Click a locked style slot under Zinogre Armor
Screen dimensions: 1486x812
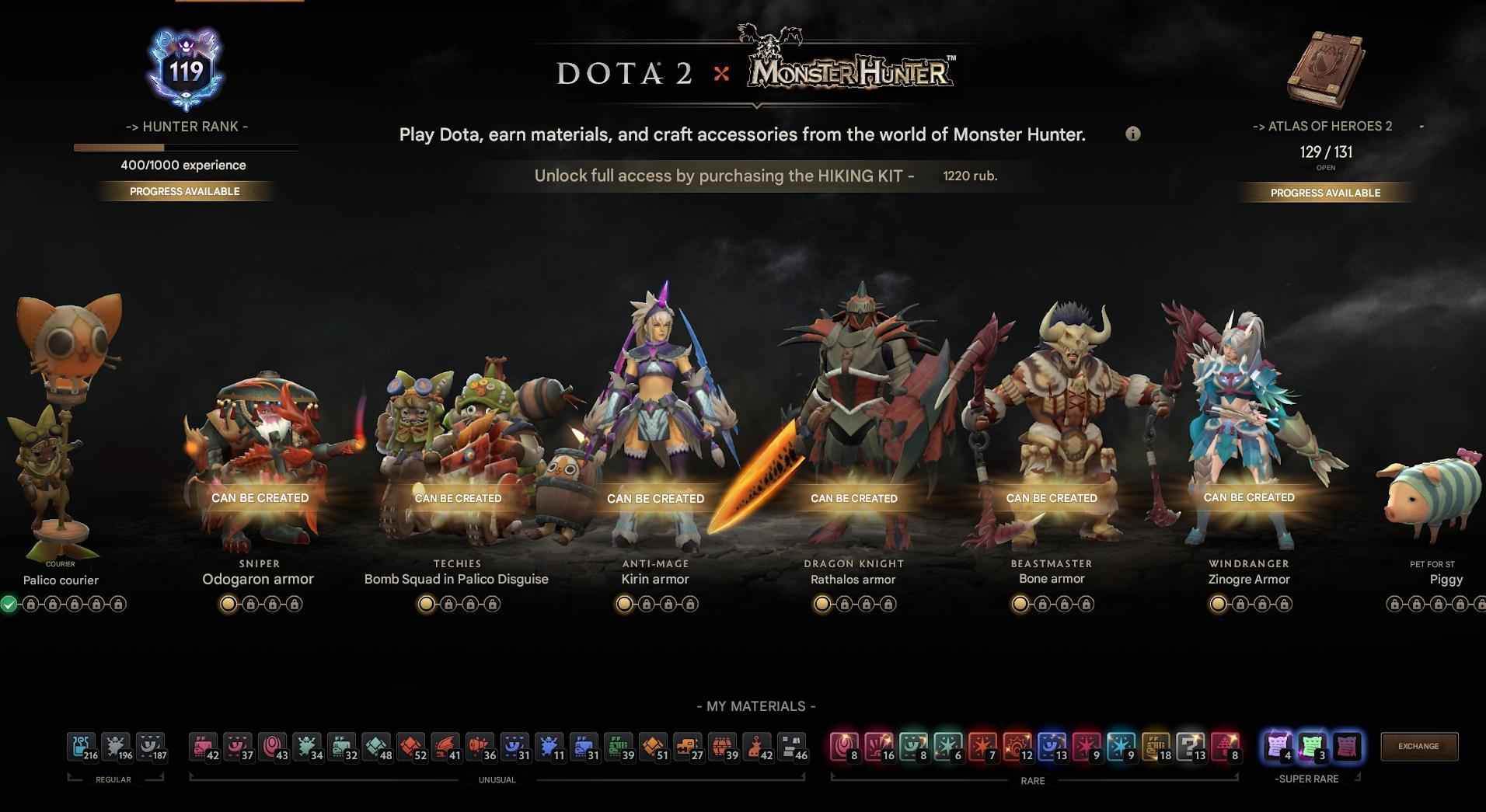tap(1239, 604)
